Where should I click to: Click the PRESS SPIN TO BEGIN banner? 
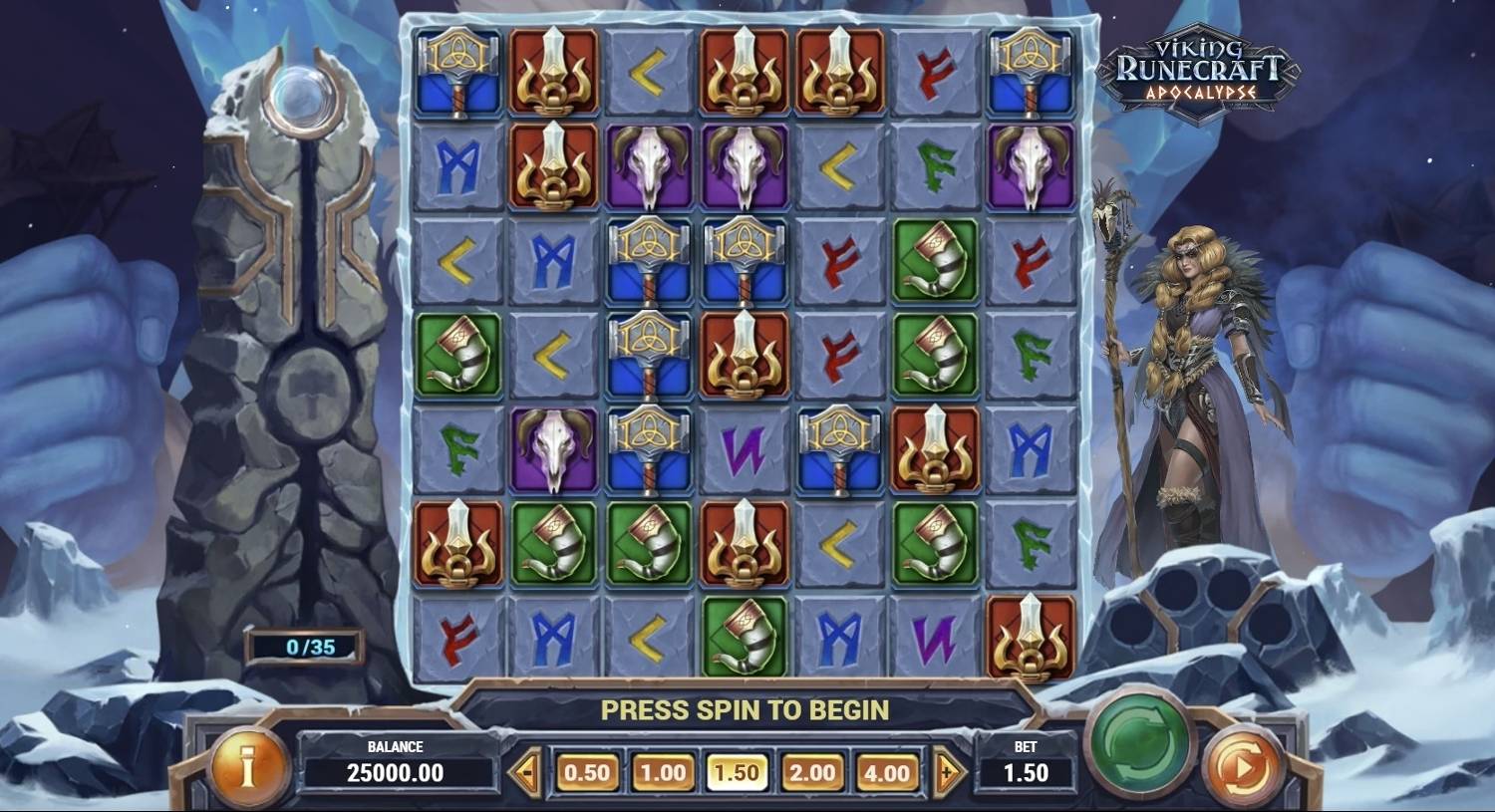click(746, 711)
